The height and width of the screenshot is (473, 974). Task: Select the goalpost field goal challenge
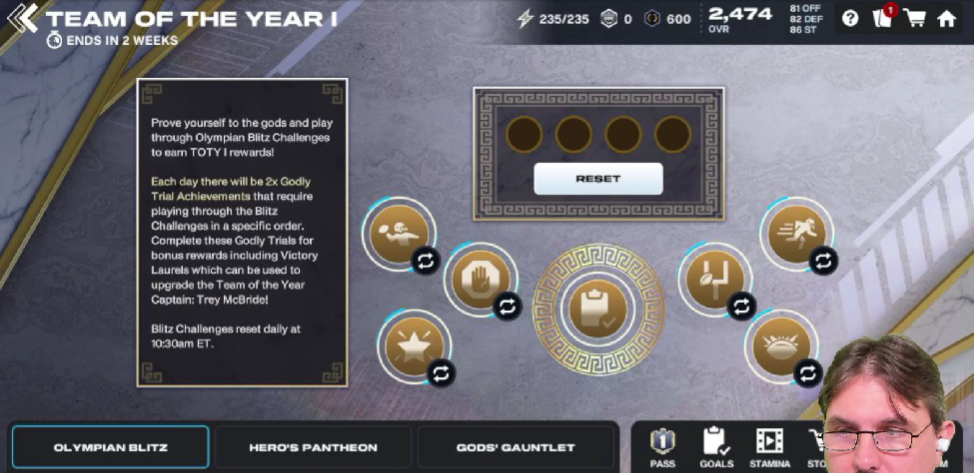pyautogui.click(x=711, y=275)
